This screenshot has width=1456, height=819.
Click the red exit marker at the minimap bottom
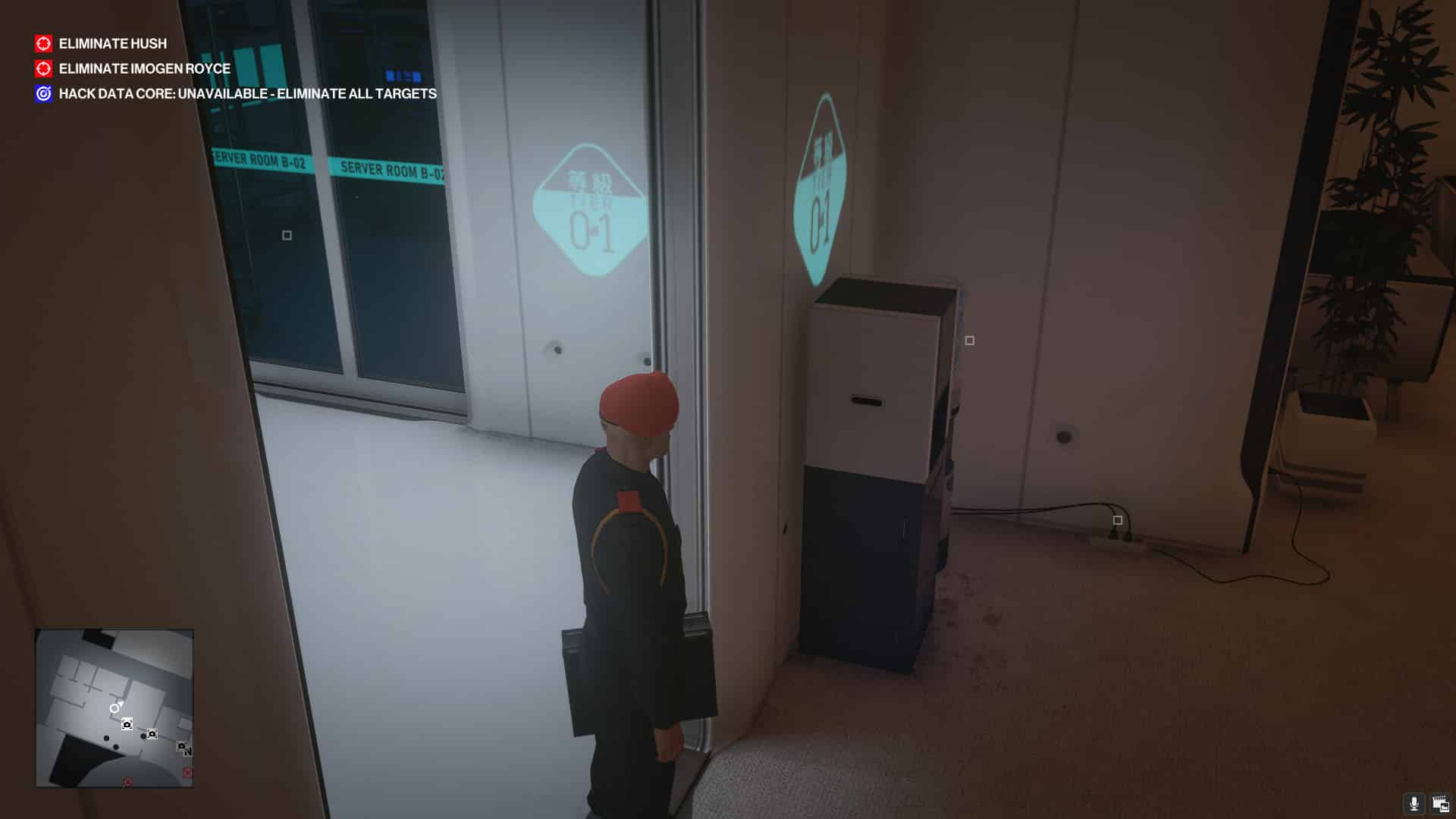127,782
